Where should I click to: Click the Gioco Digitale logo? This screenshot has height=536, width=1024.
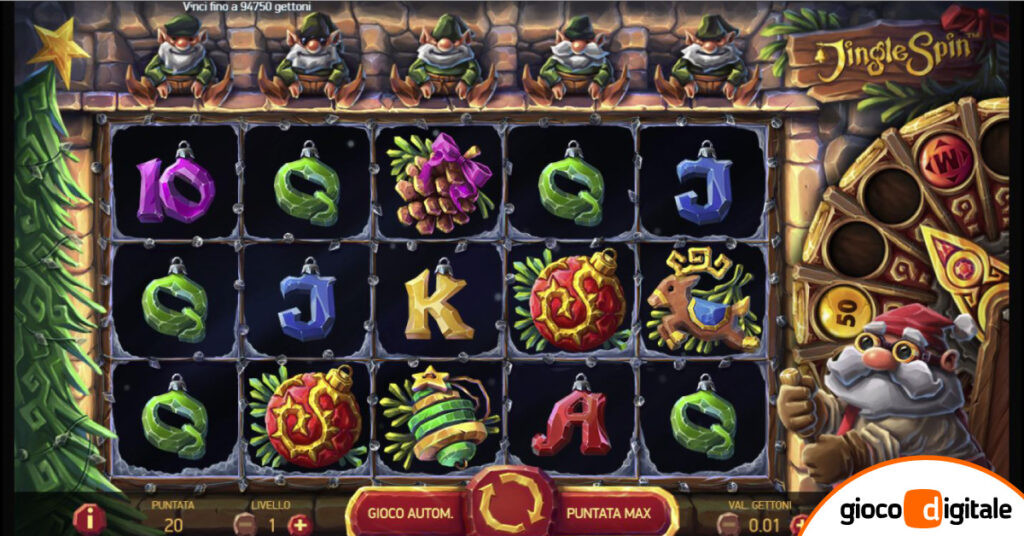[927, 510]
